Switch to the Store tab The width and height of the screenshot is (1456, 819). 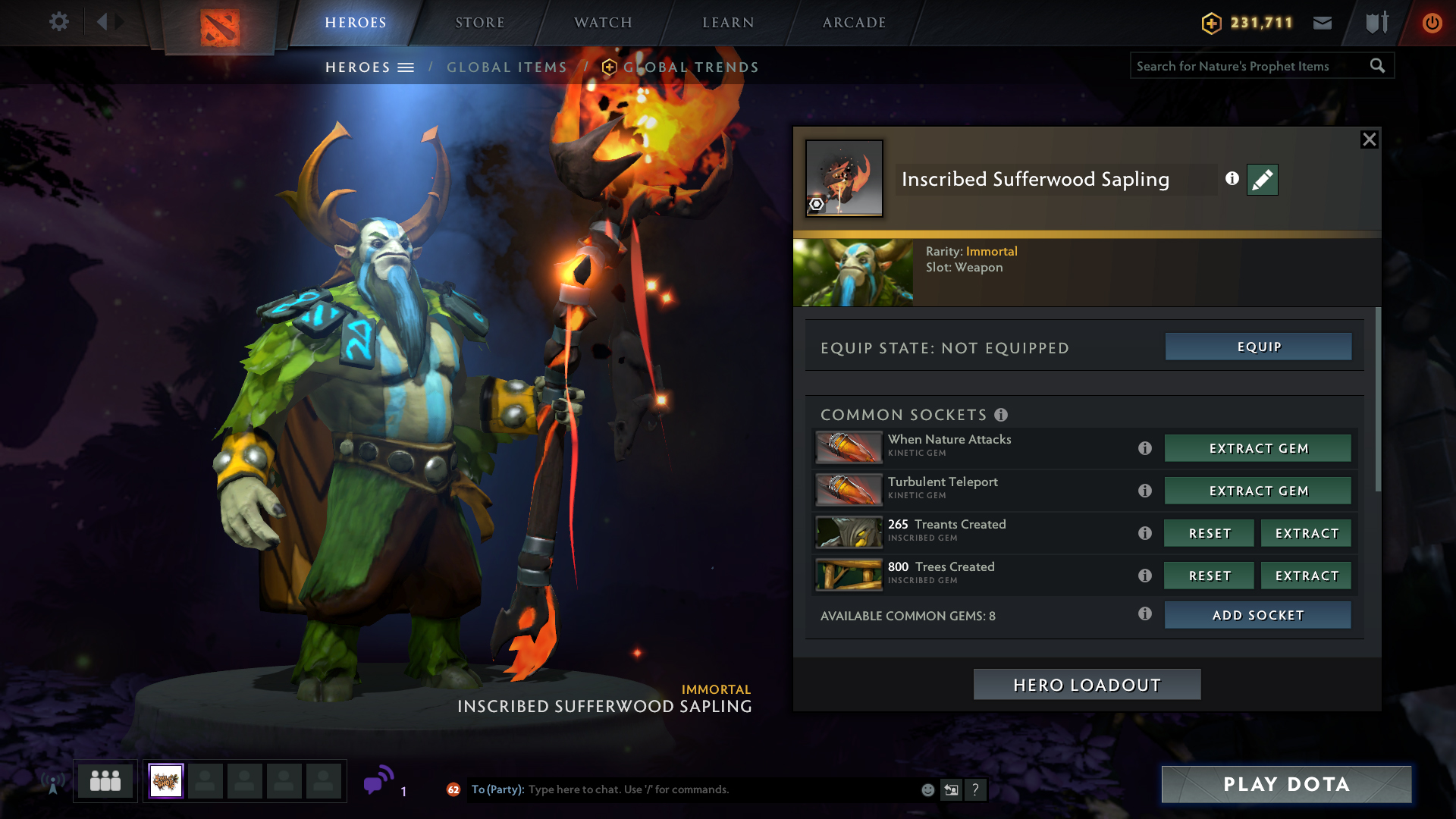[x=479, y=23]
